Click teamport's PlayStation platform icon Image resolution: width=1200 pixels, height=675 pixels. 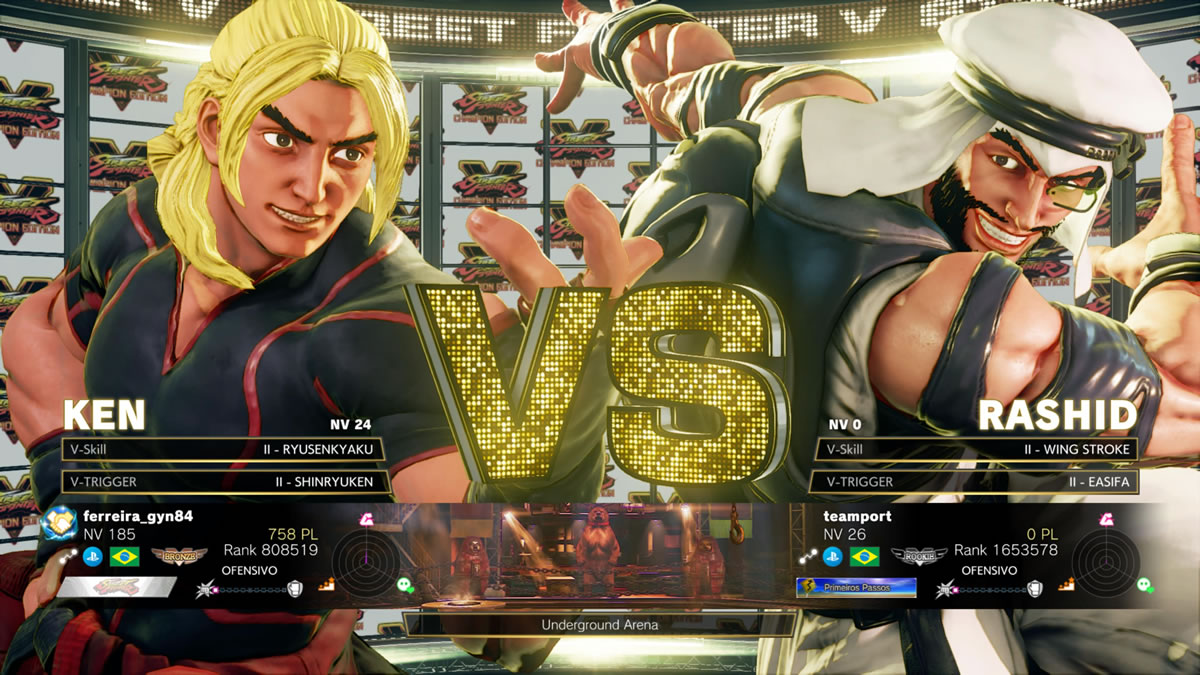tap(832, 557)
